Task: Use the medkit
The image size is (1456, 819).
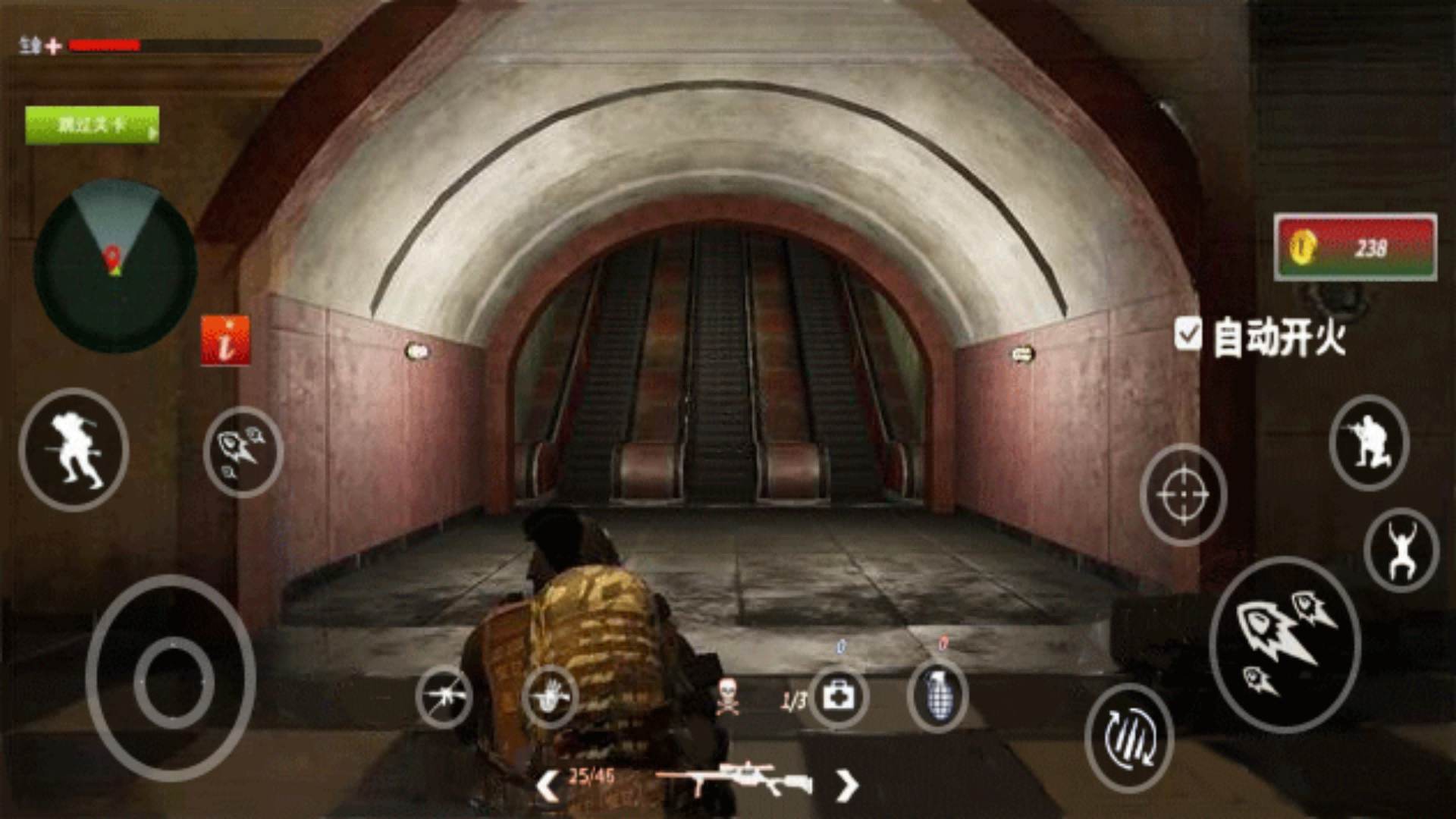Action: tap(838, 696)
